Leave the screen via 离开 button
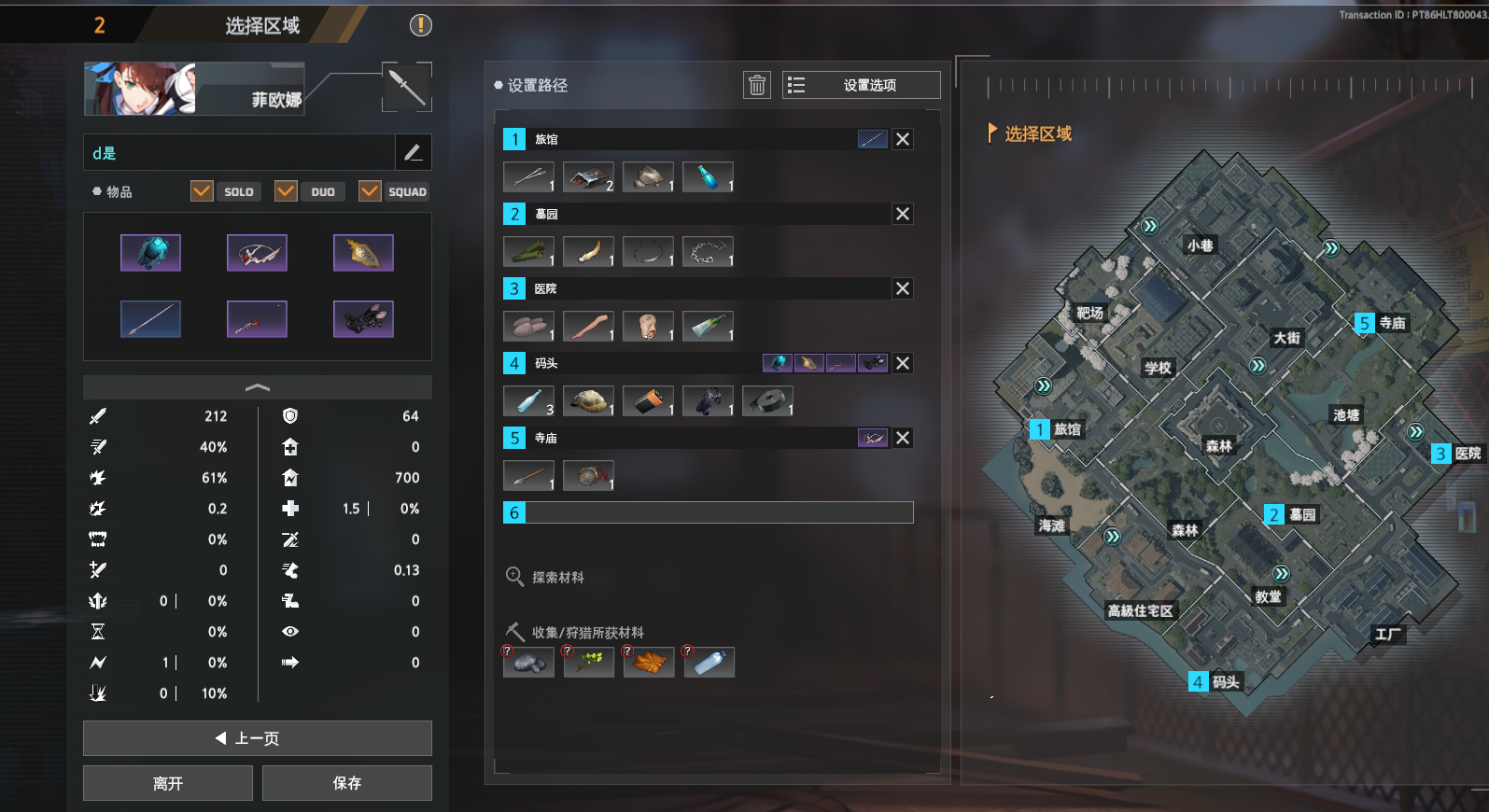Image resolution: width=1489 pixels, height=812 pixels. pyautogui.click(x=168, y=783)
